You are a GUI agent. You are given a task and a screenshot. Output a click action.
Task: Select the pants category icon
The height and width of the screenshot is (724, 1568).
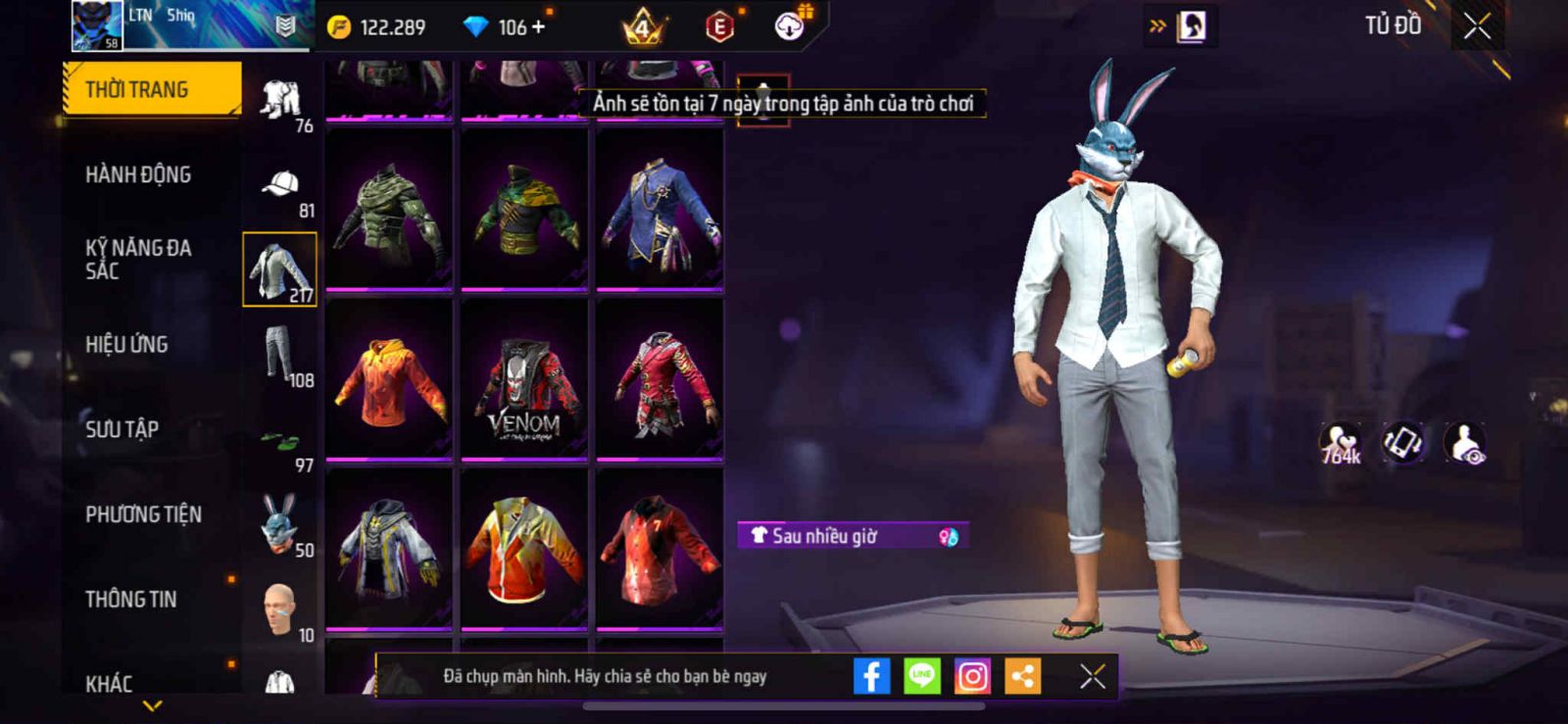pyautogui.click(x=280, y=355)
